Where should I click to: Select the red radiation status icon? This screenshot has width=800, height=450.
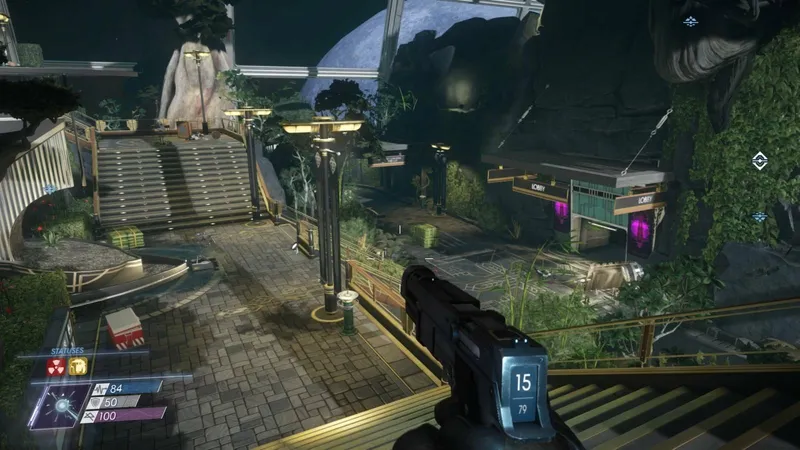coord(56,367)
